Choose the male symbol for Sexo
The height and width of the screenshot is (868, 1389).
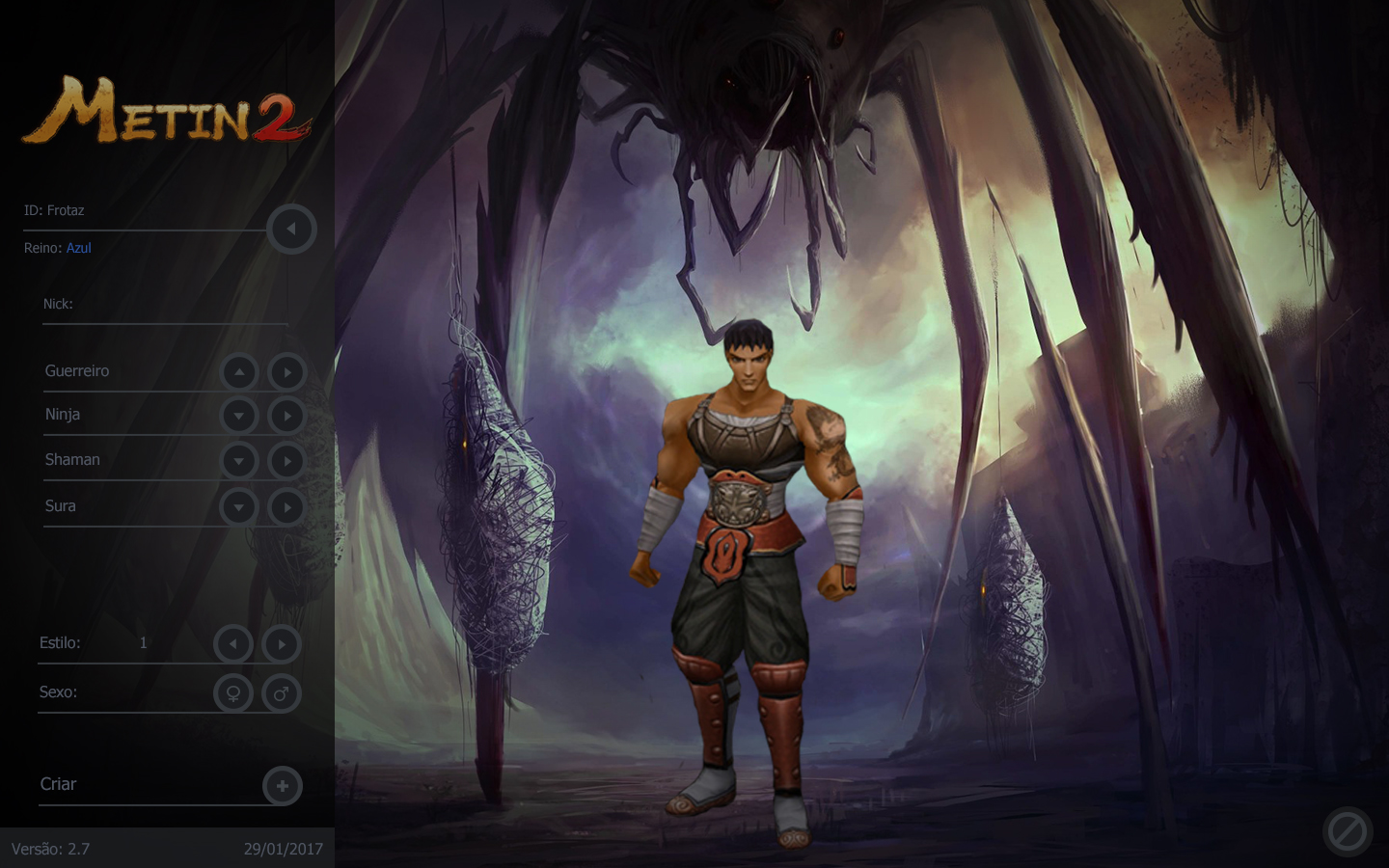pos(281,693)
